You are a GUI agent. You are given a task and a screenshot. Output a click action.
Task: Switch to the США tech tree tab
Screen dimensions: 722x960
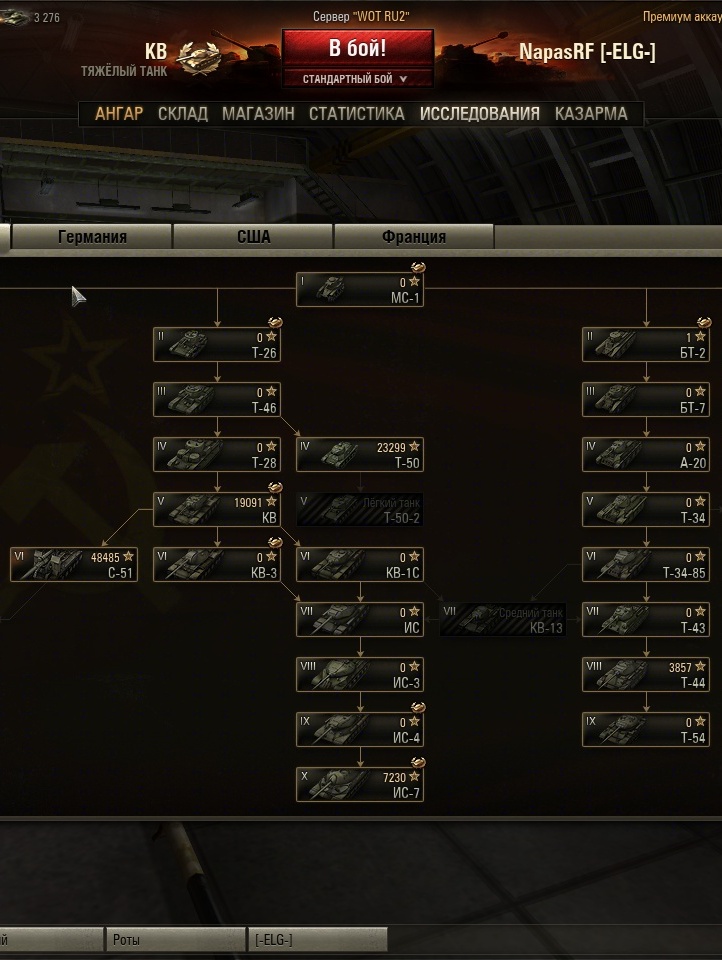(253, 237)
